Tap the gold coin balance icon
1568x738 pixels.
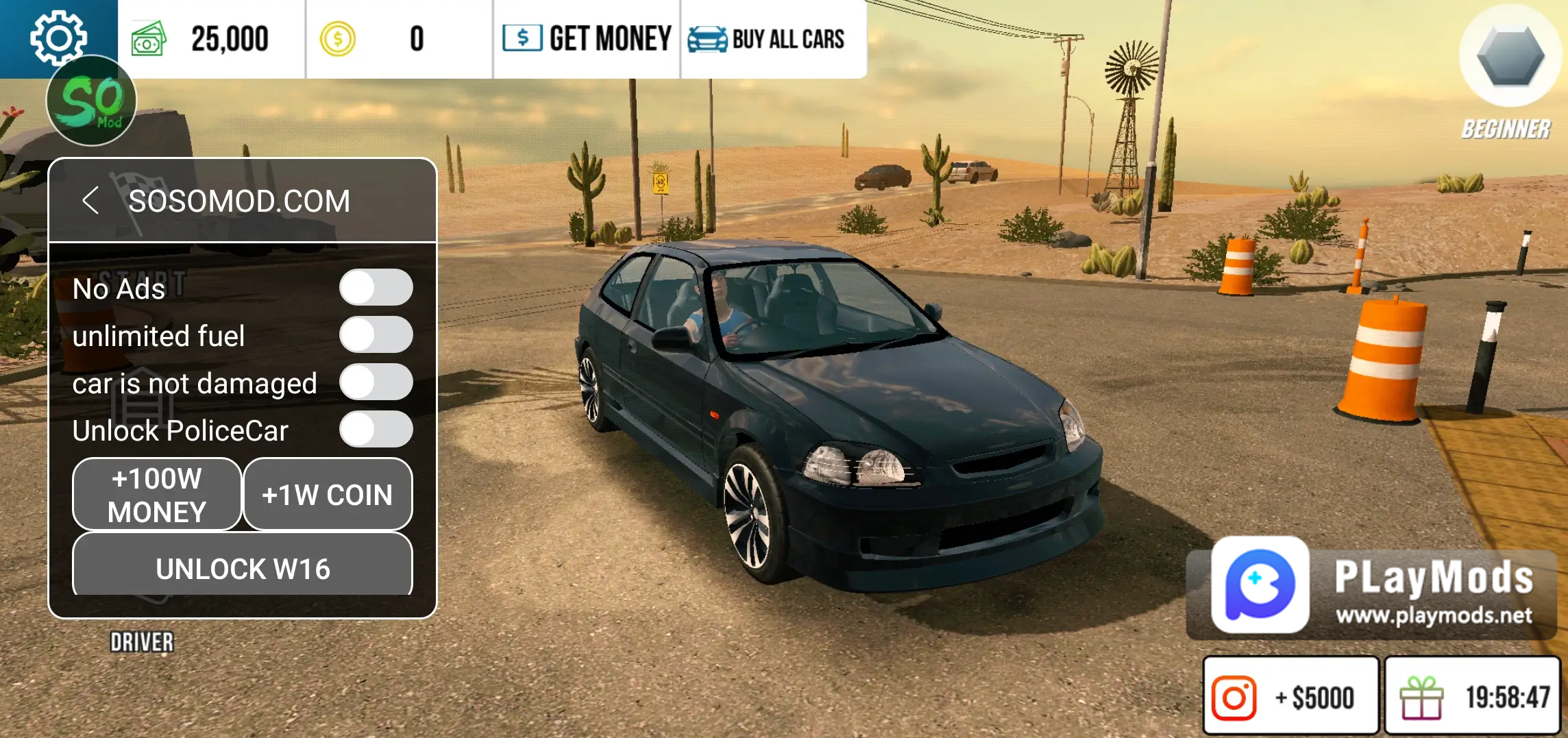(337, 39)
